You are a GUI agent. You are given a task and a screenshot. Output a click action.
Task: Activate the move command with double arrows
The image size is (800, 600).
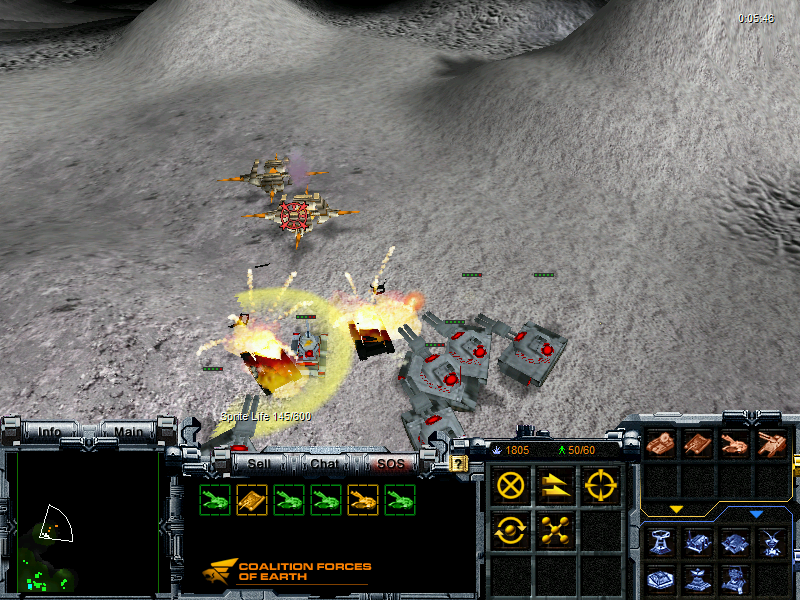click(554, 487)
